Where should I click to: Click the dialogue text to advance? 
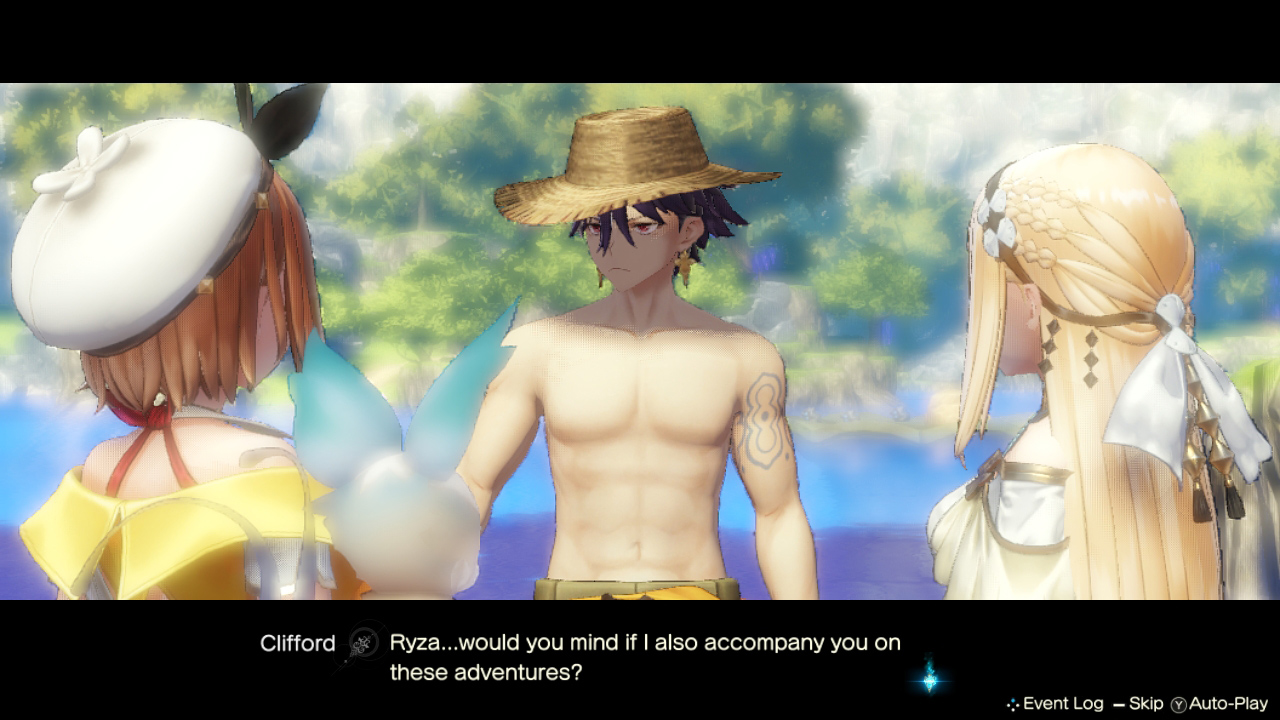click(x=640, y=656)
